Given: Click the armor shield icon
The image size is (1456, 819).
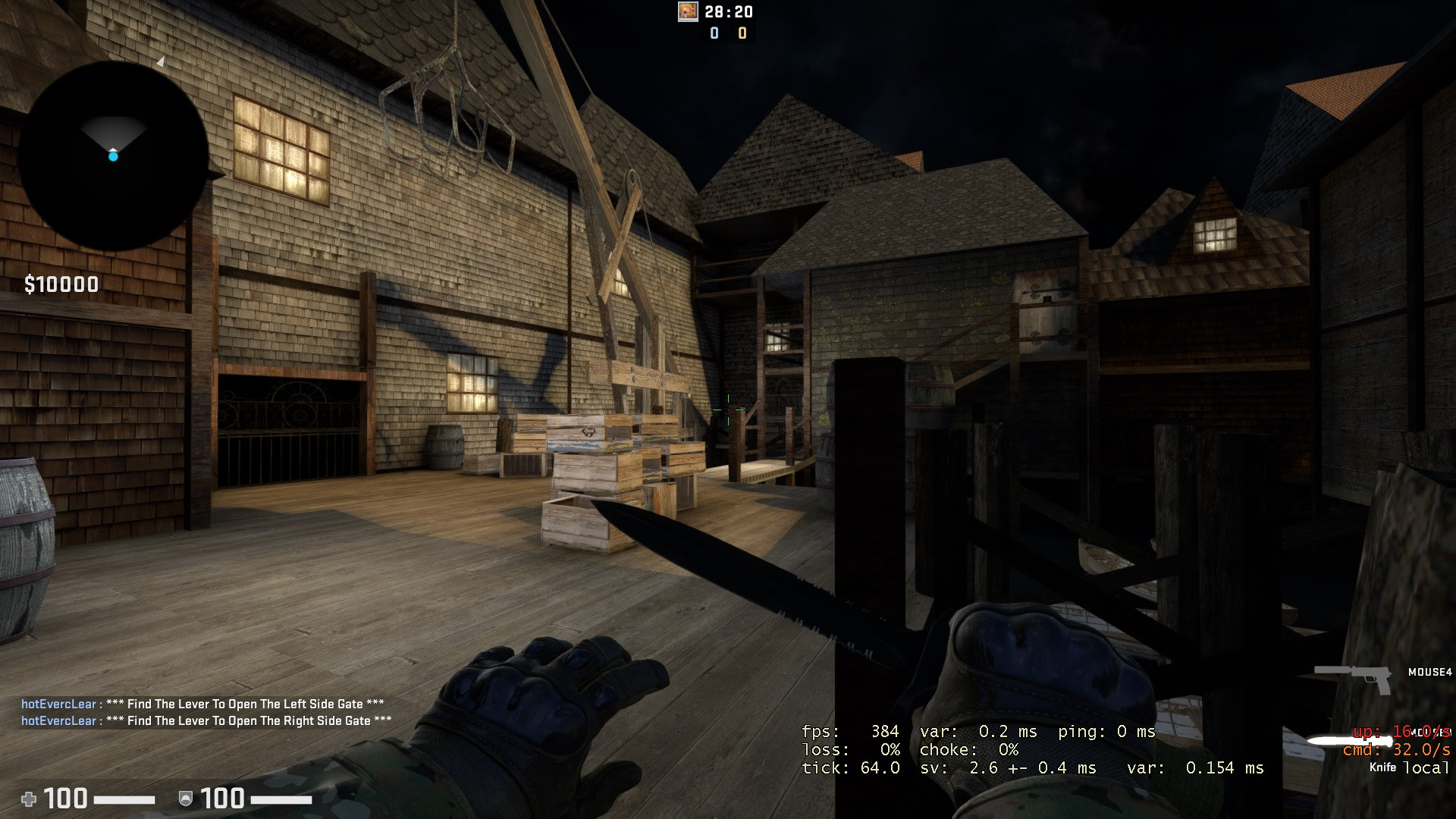Looking at the screenshot, I should [x=186, y=799].
